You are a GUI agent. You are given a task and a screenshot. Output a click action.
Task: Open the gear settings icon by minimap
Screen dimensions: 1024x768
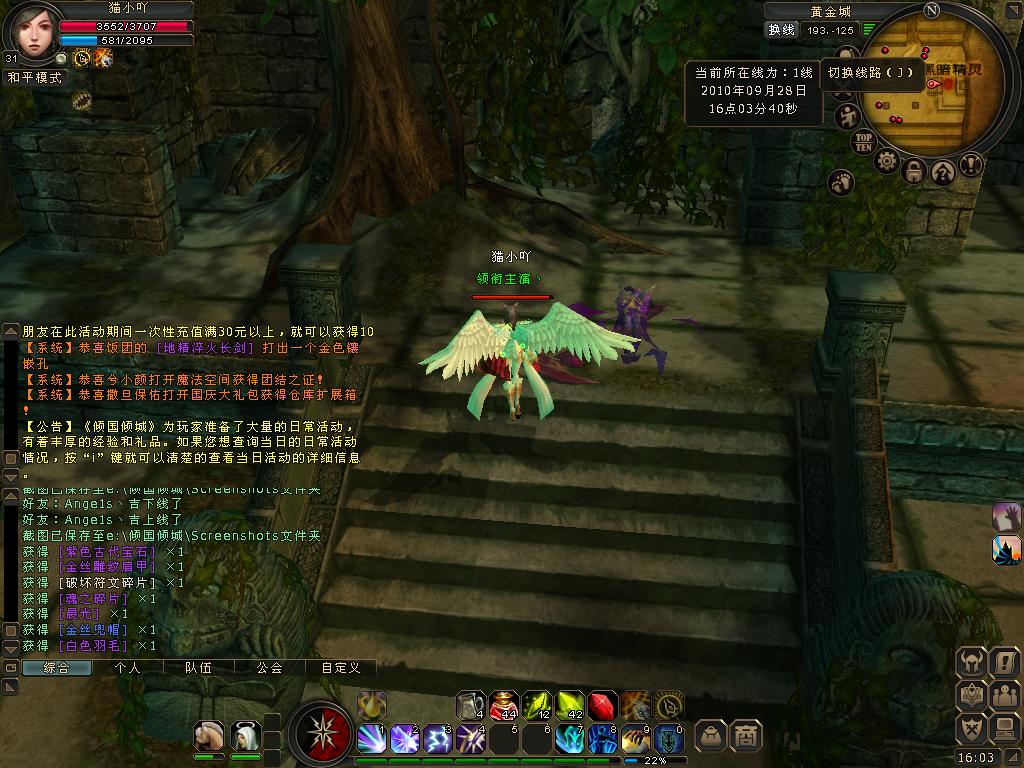pos(887,160)
